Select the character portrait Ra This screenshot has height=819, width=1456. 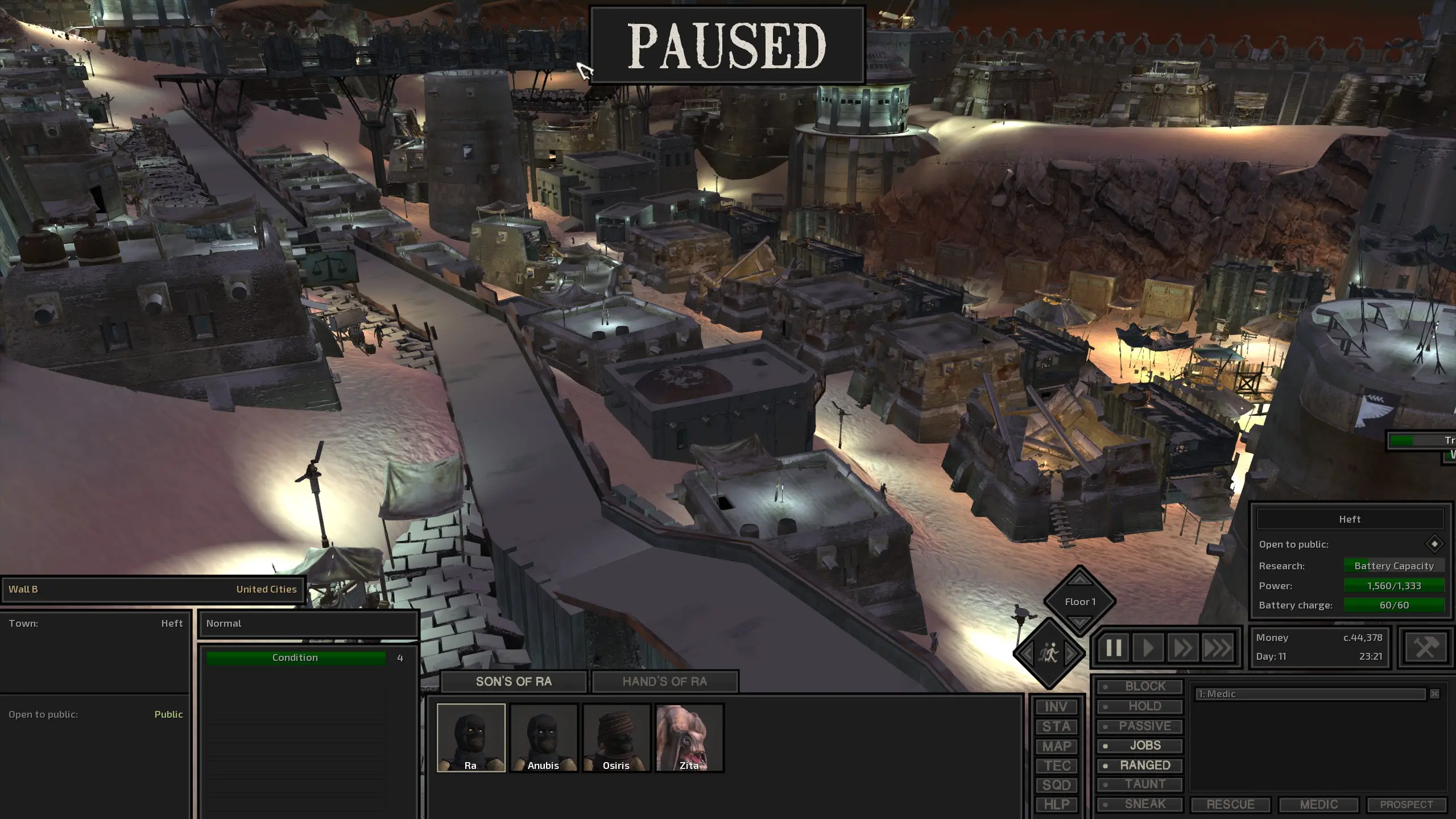(x=471, y=737)
